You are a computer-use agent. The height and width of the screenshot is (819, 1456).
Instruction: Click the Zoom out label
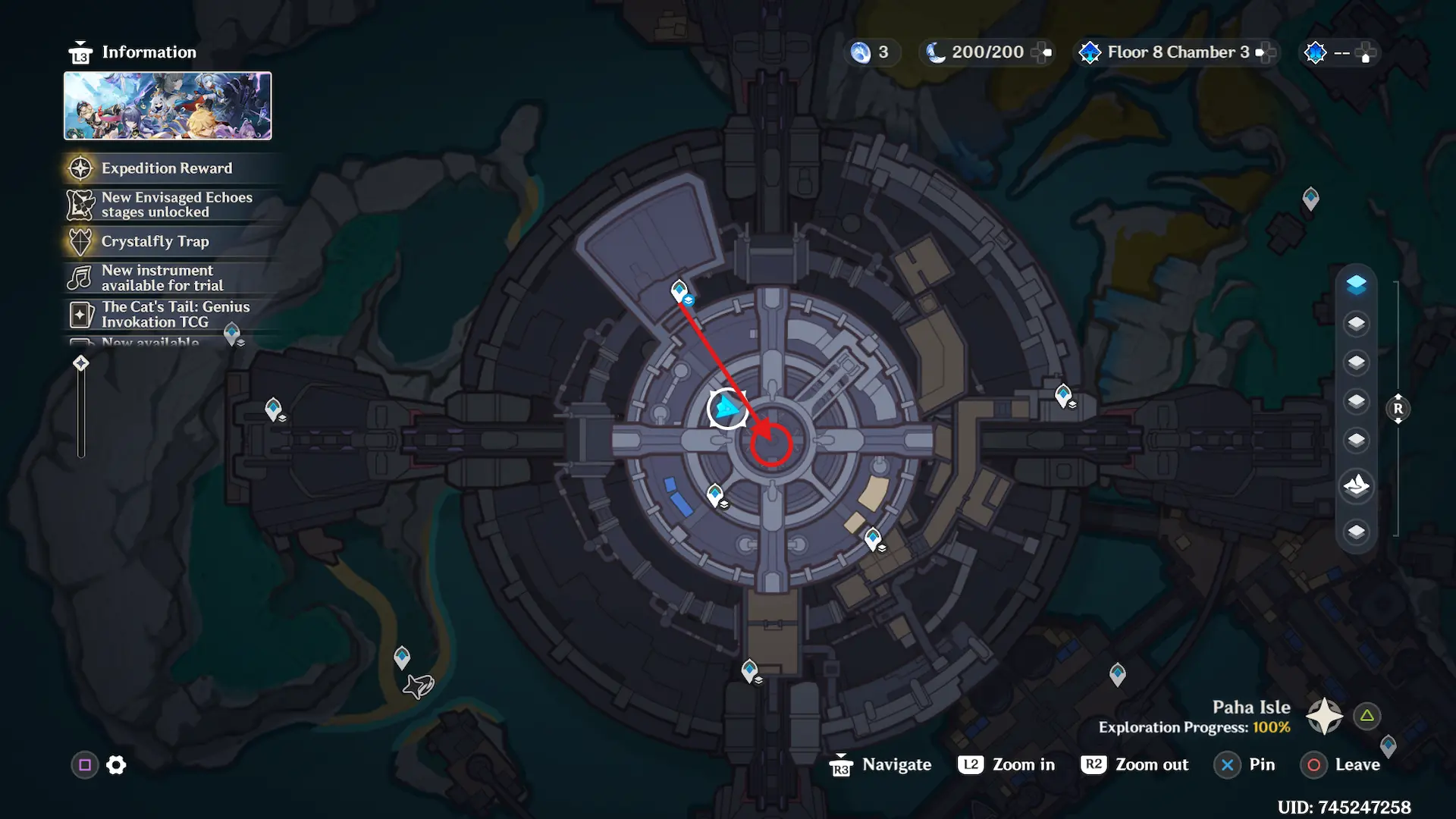click(x=1151, y=764)
